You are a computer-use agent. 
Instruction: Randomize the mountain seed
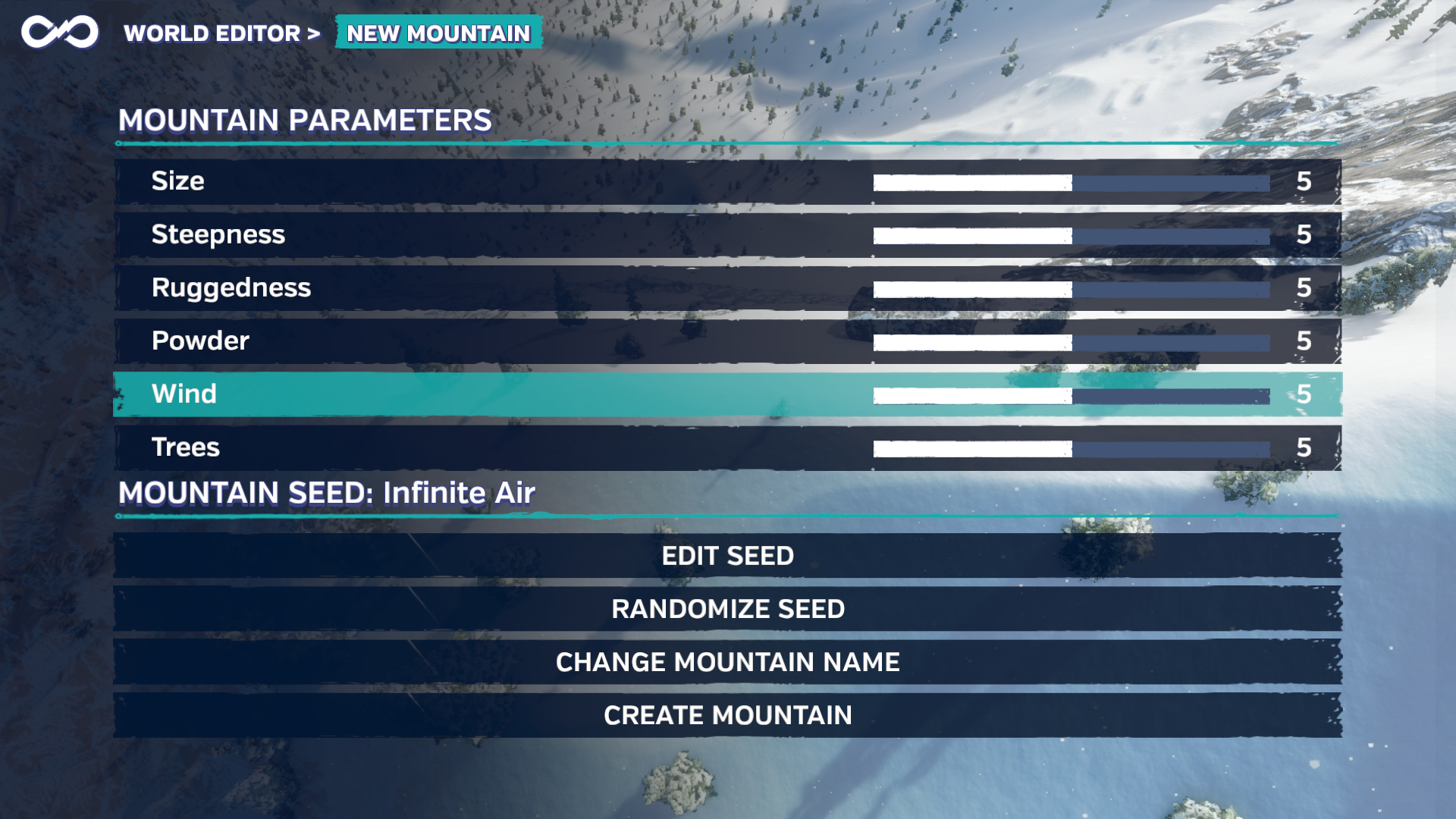[727, 609]
